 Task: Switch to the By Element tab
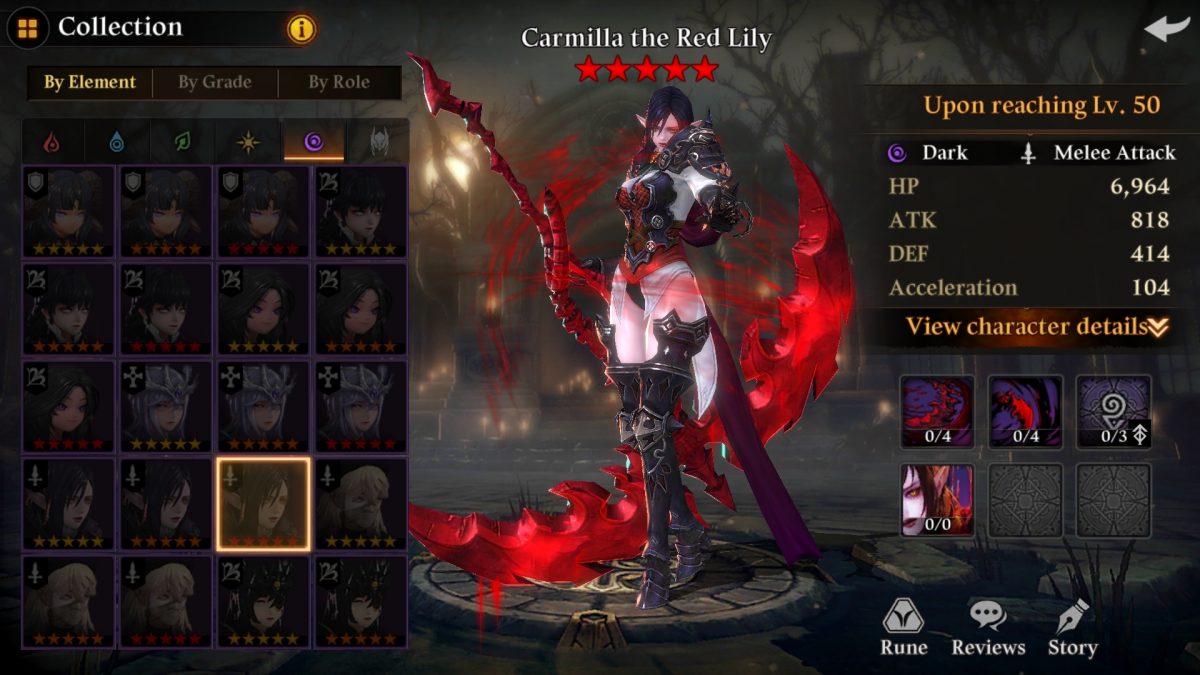tap(90, 83)
